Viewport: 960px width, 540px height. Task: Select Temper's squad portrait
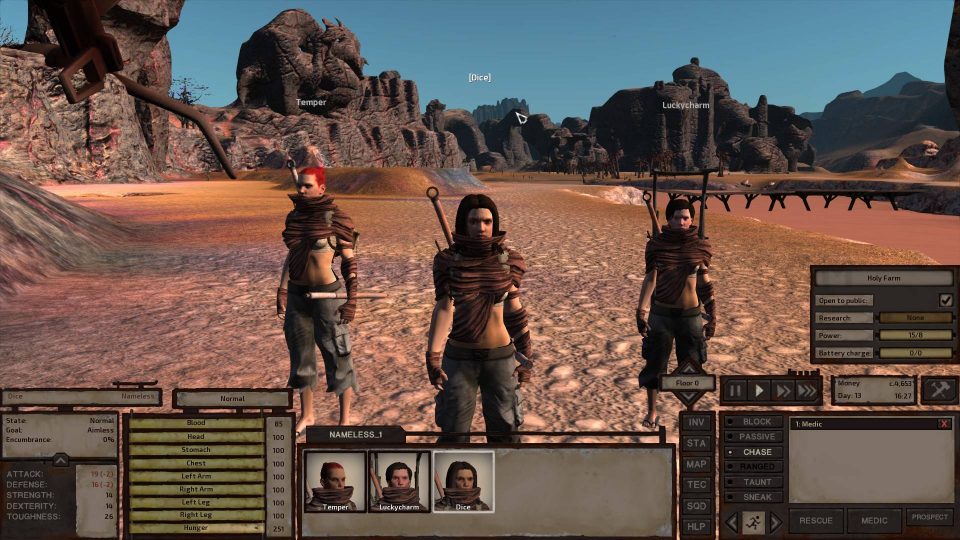click(335, 480)
